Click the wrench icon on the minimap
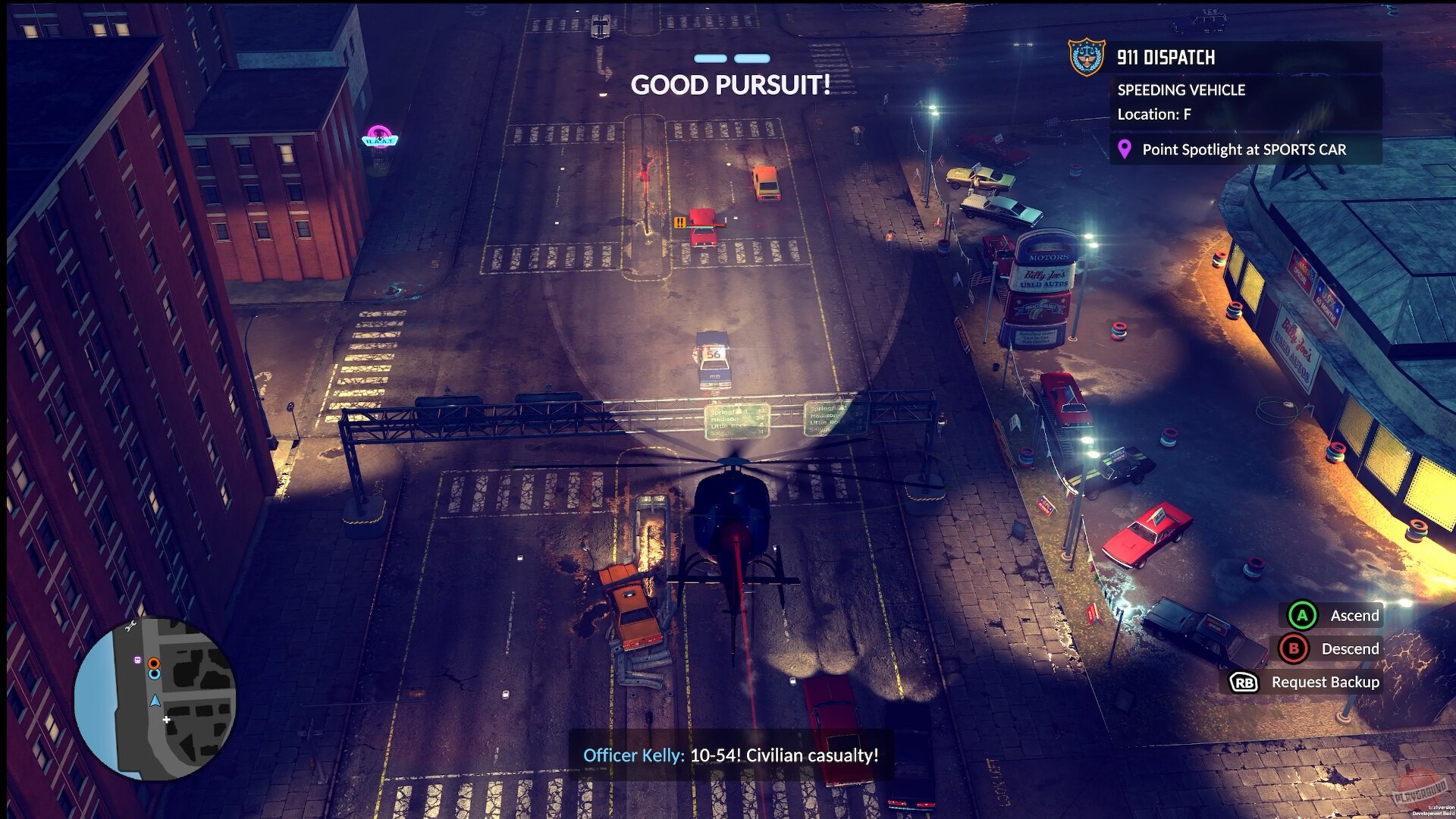 (130, 626)
